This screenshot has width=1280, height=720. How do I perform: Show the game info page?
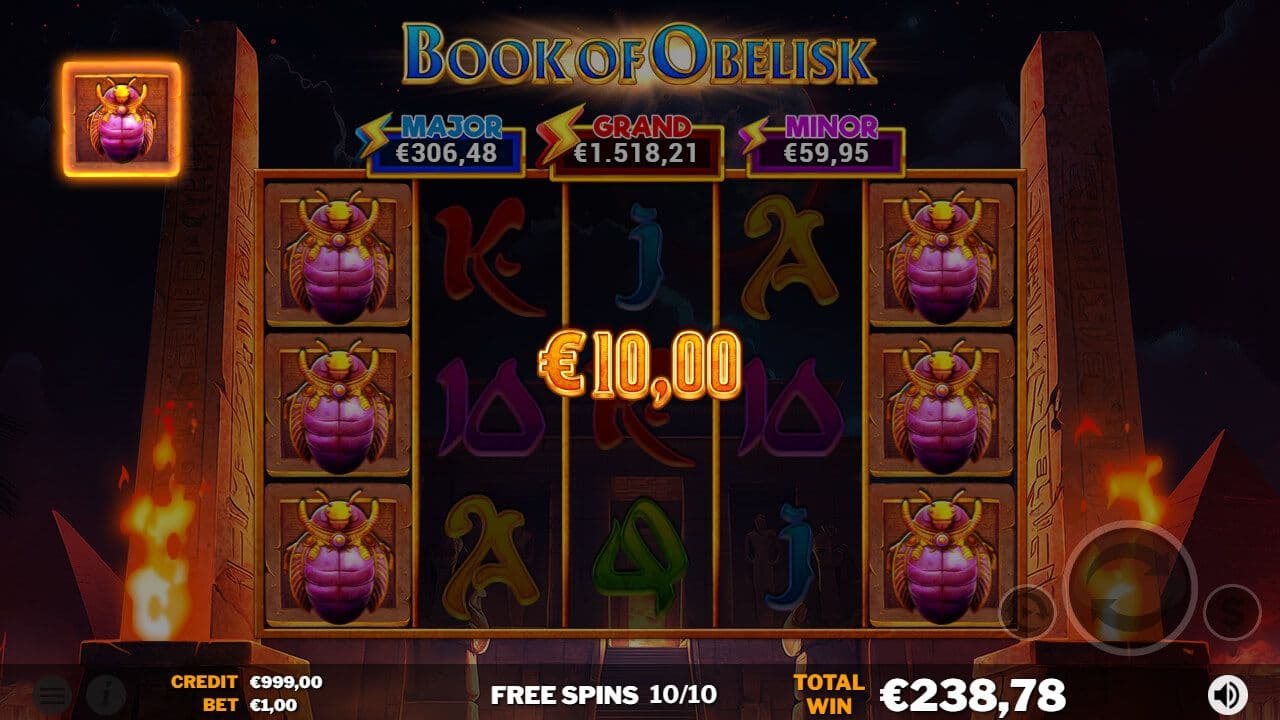(105, 694)
